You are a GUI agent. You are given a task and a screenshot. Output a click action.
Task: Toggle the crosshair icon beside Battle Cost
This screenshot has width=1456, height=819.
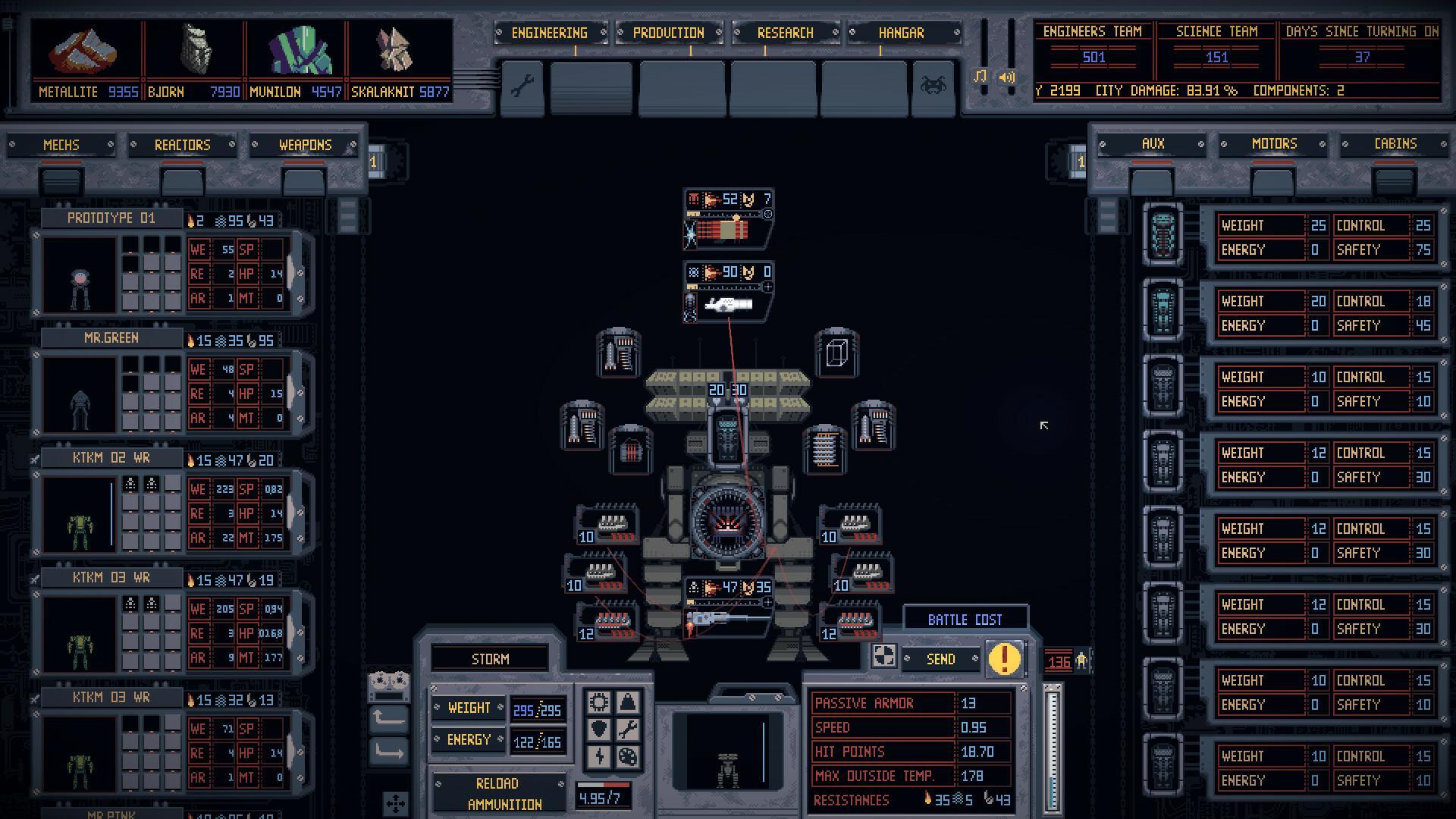883,657
